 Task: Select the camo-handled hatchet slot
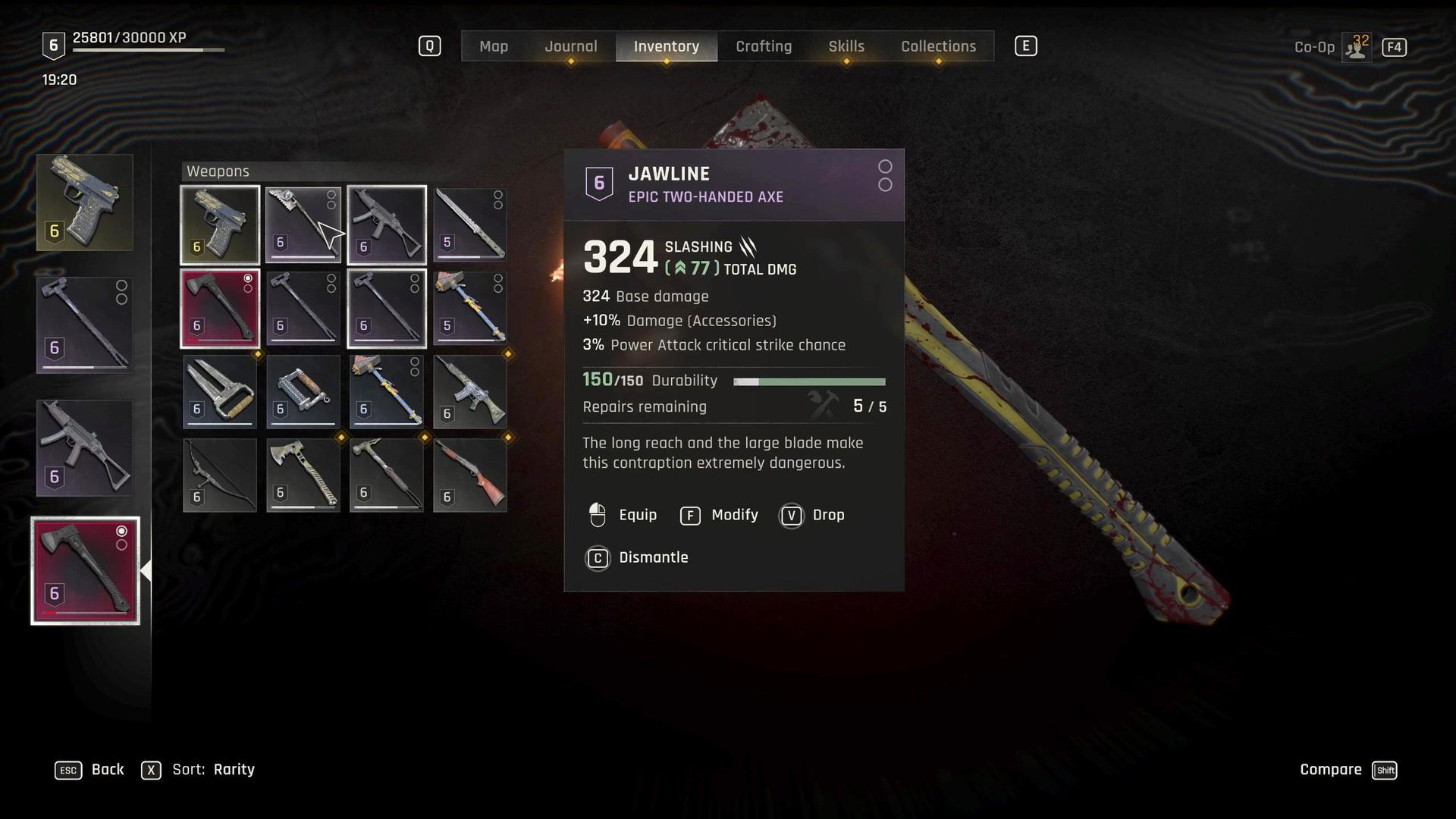(303, 475)
